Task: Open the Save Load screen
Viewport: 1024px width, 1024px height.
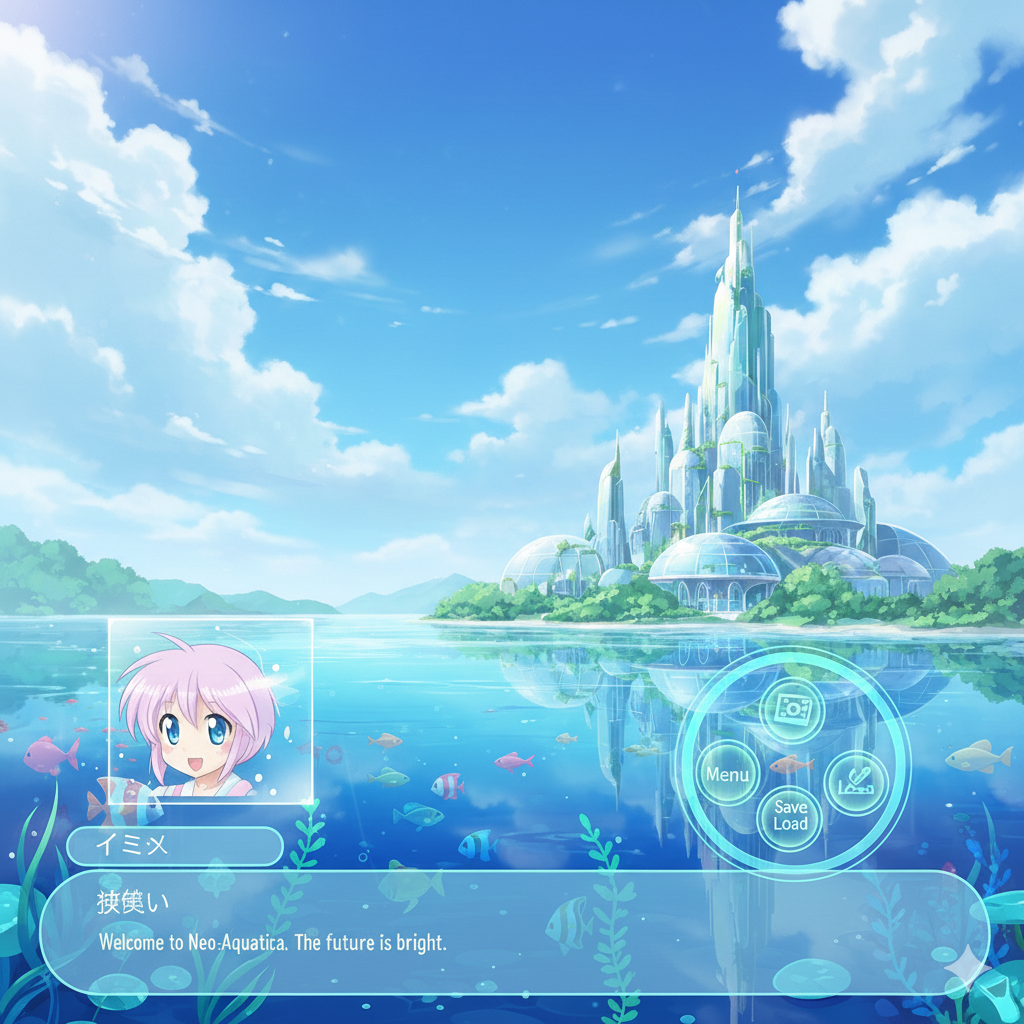Action: [x=790, y=815]
